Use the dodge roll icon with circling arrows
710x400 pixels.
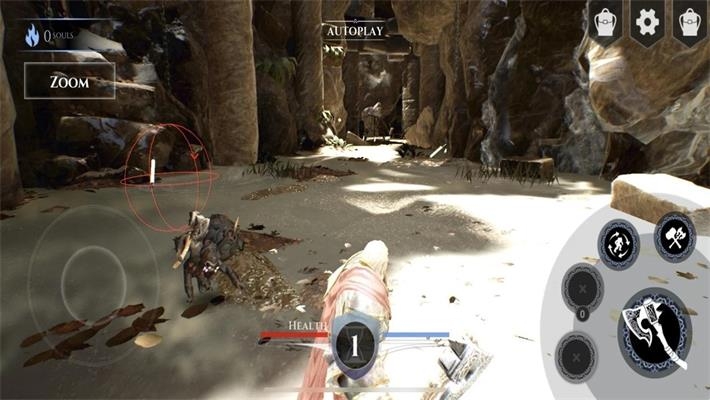(619, 244)
